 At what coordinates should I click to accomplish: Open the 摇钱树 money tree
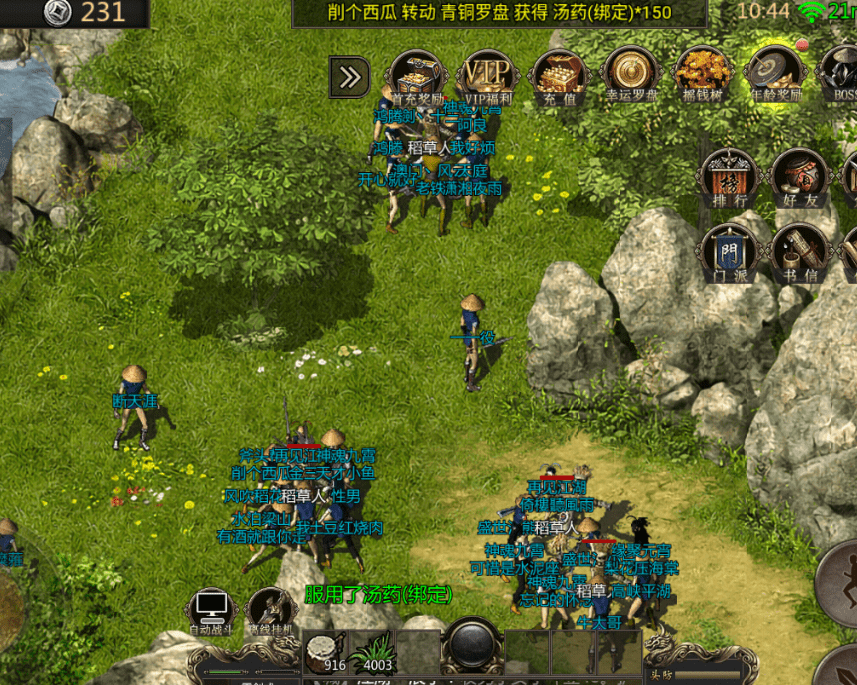699,74
